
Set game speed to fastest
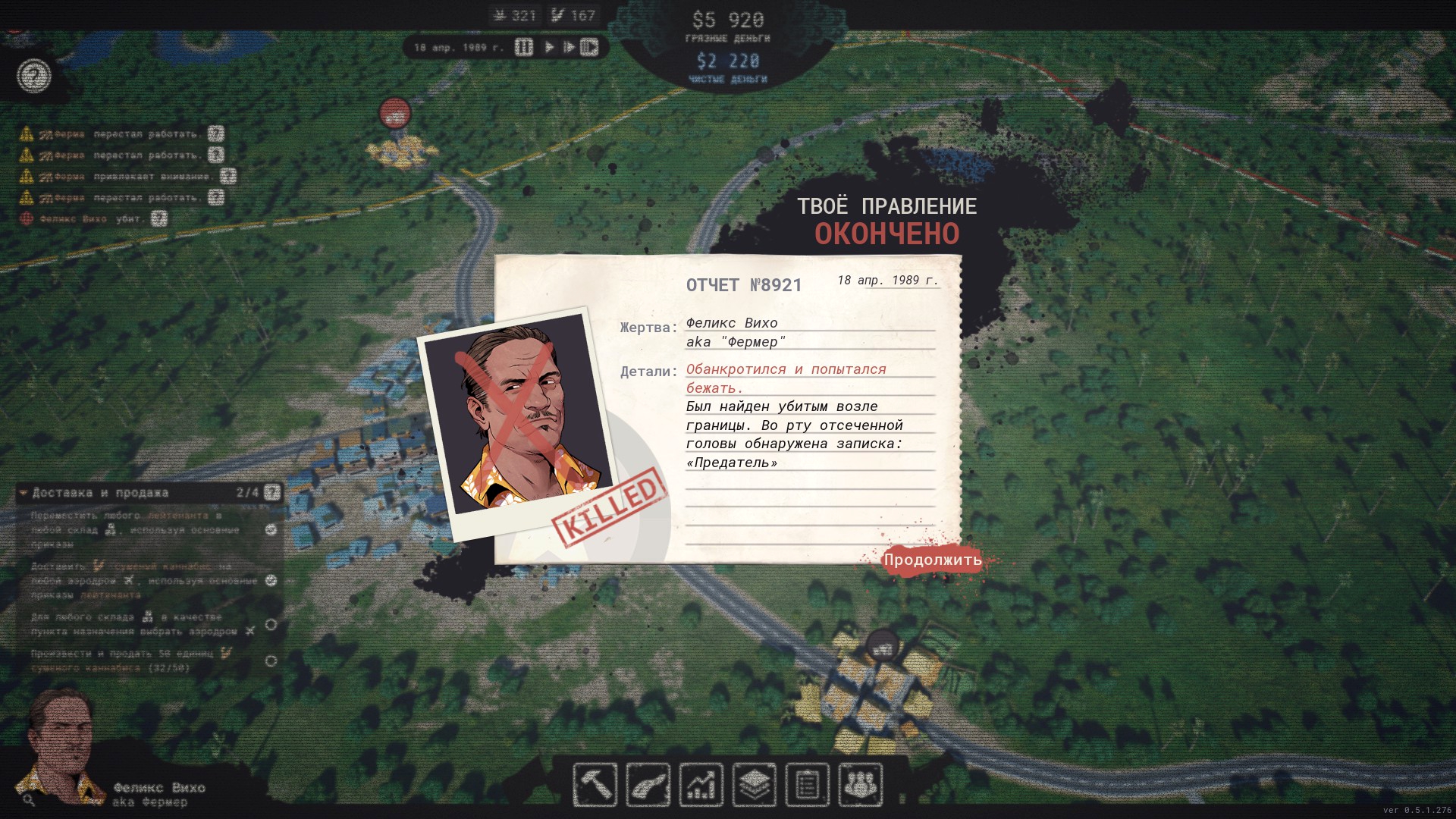pyautogui.click(x=589, y=47)
